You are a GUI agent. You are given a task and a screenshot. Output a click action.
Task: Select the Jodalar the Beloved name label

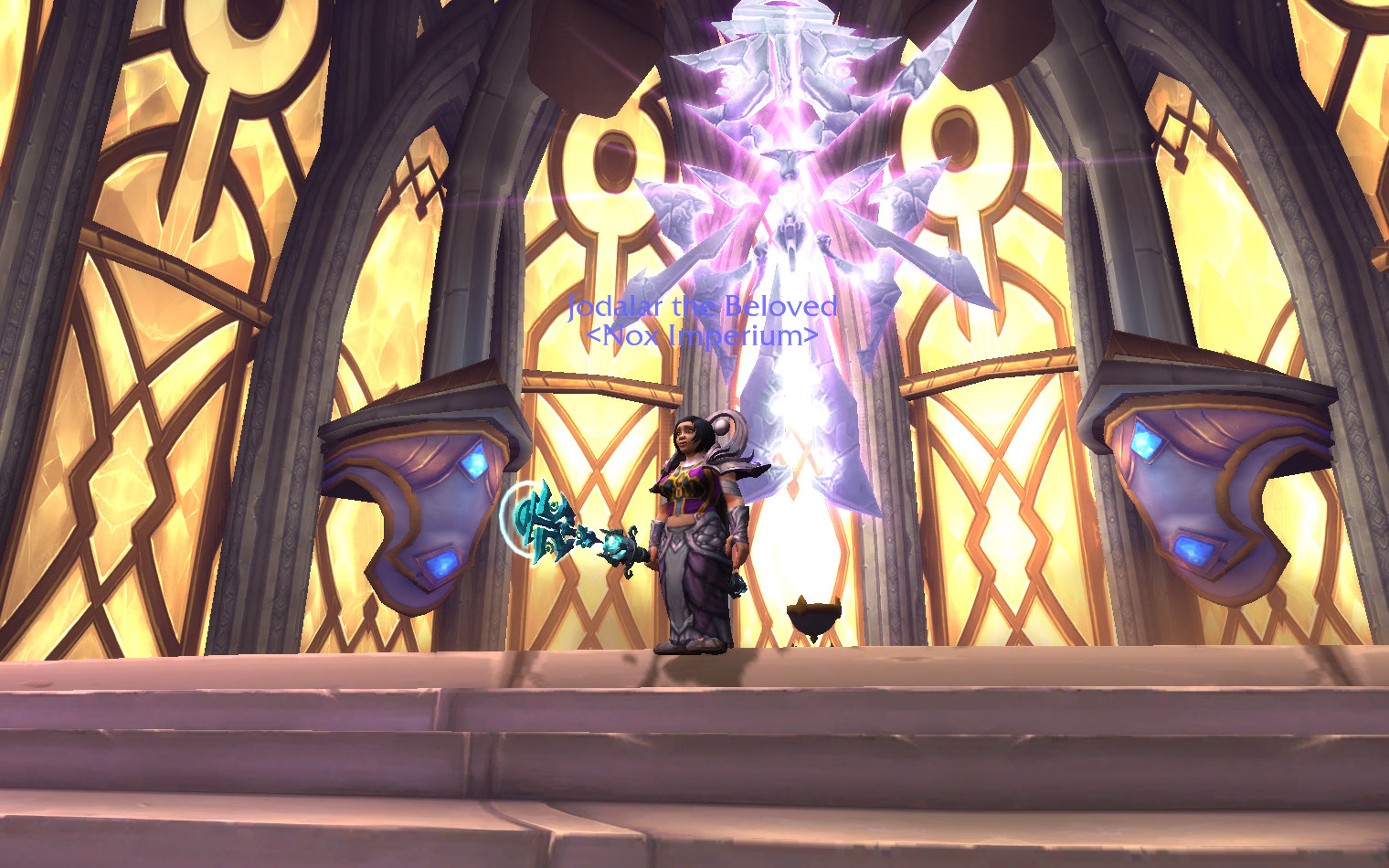(x=701, y=306)
